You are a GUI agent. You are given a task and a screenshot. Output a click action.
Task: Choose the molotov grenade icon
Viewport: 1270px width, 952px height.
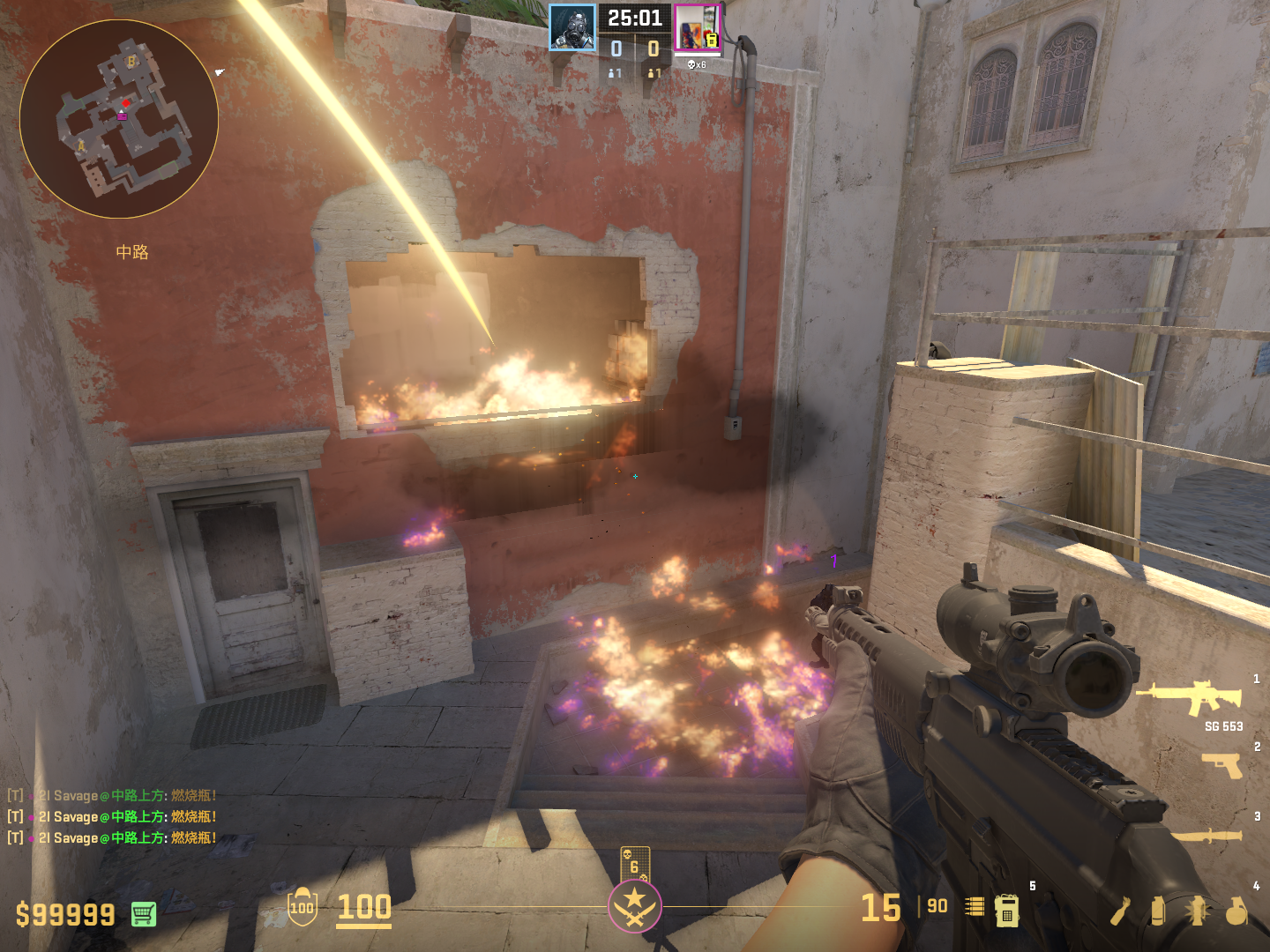pos(1120,911)
